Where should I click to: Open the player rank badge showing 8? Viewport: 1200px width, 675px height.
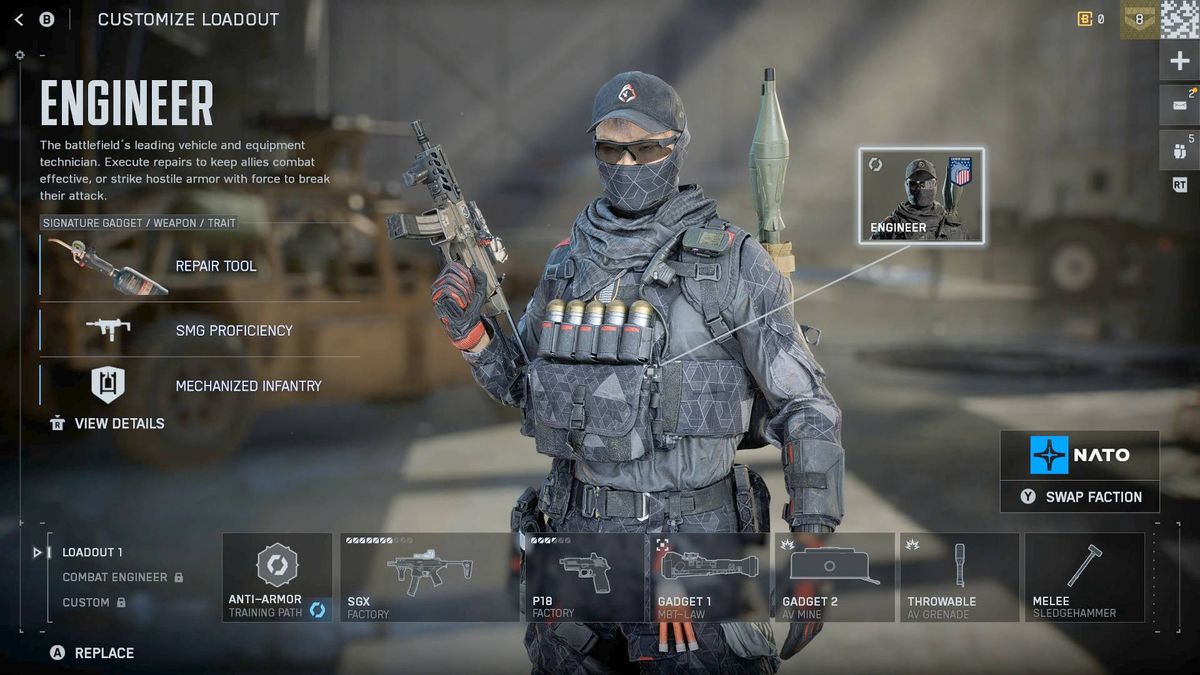pos(1138,19)
